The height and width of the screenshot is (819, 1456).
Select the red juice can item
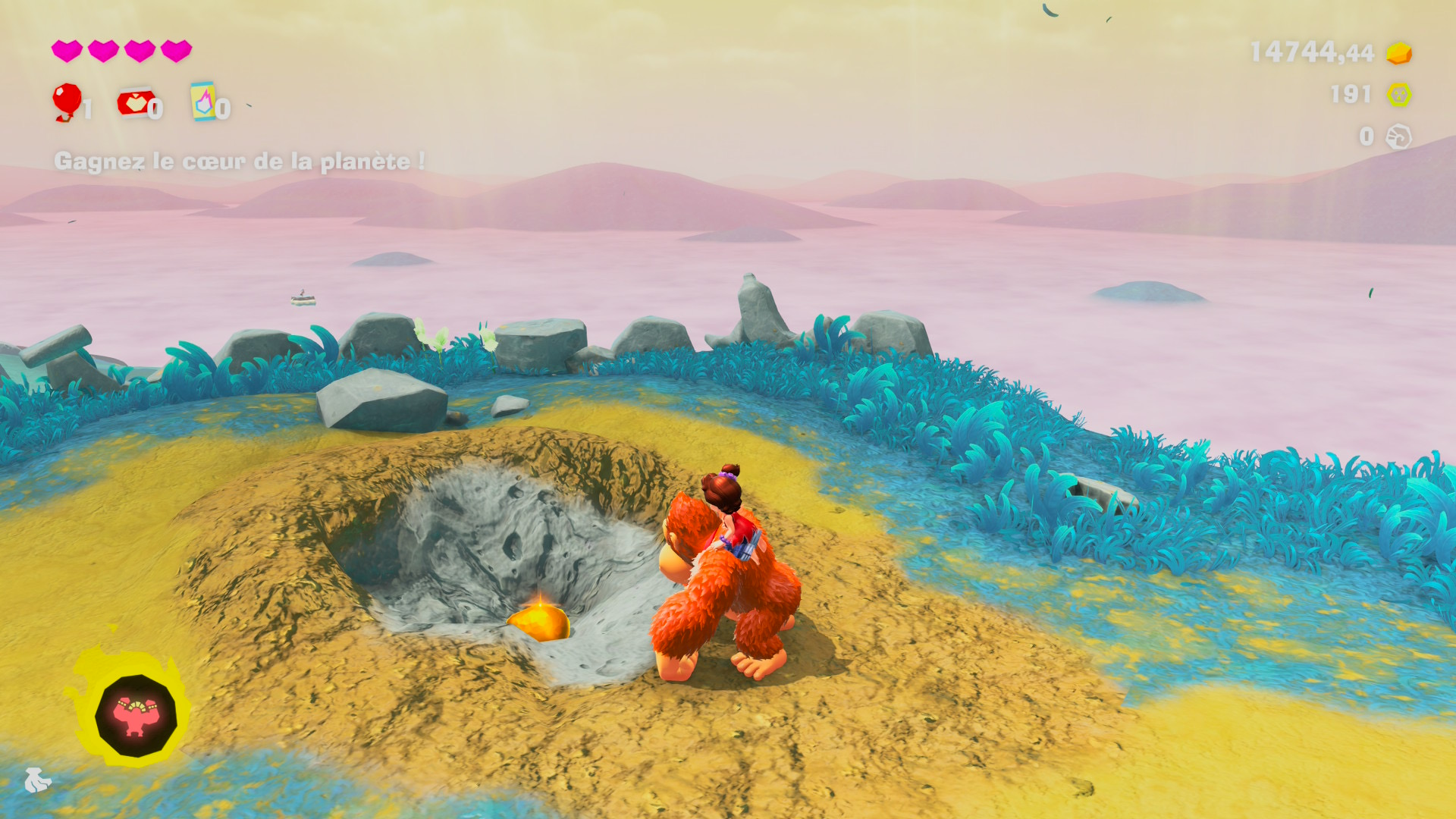135,102
